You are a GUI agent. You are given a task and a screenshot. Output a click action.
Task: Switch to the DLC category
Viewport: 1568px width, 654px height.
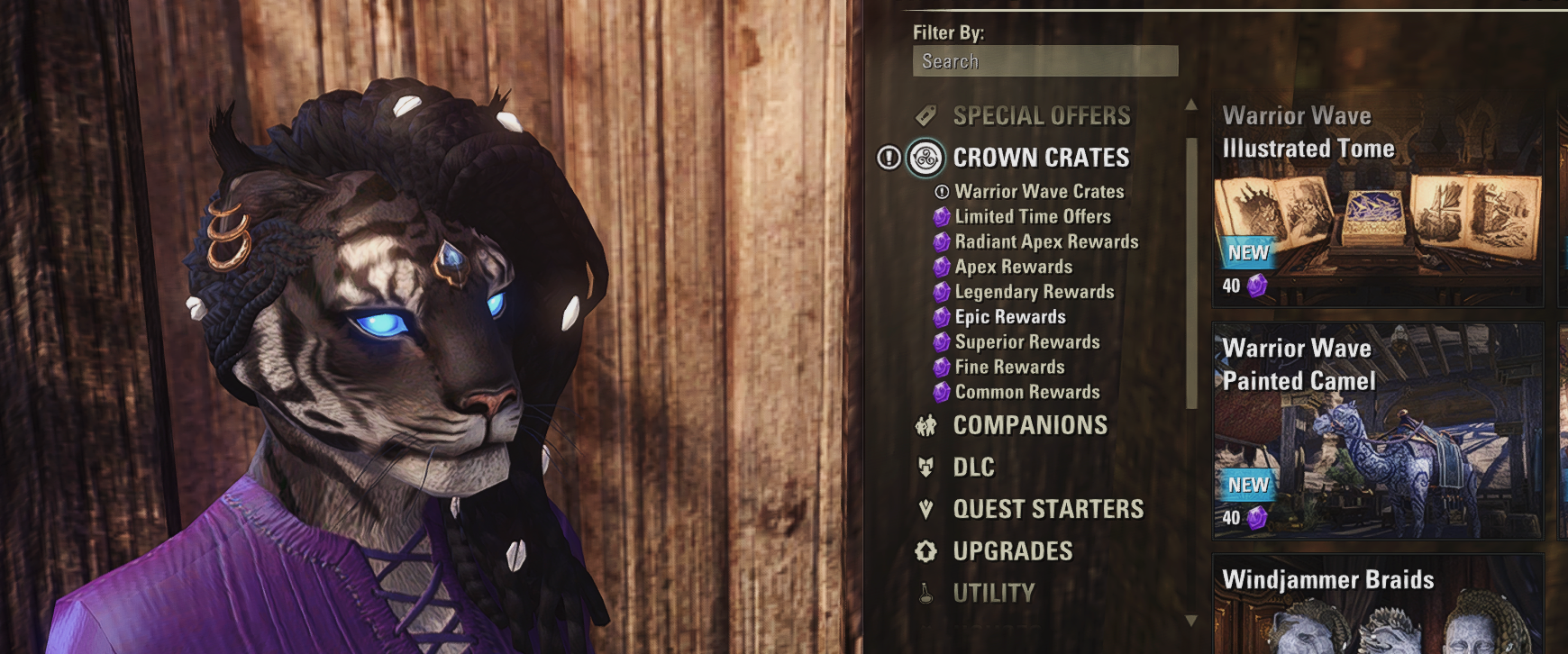coord(974,468)
